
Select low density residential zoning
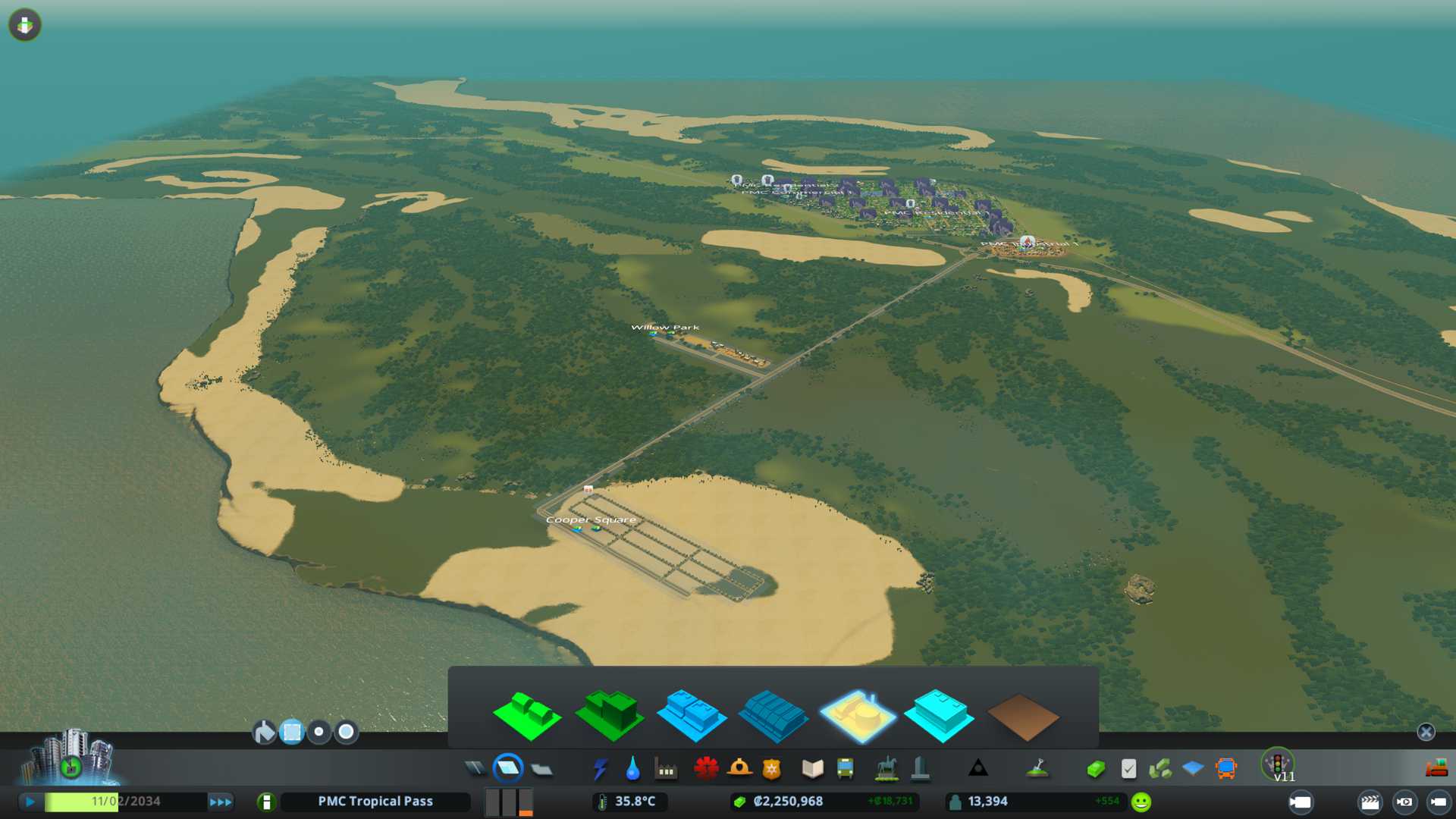point(526,714)
